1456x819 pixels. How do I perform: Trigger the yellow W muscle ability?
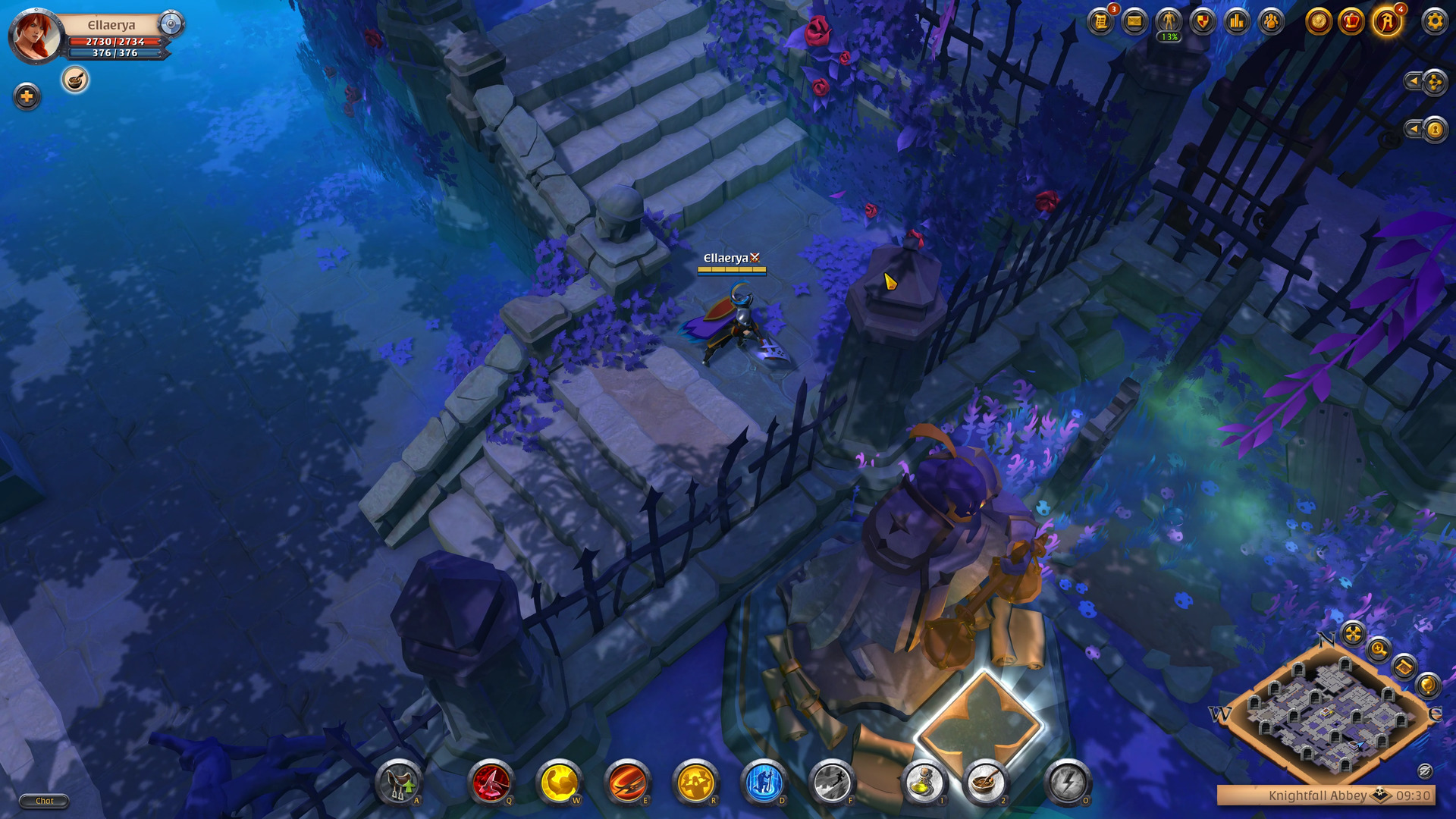pyautogui.click(x=561, y=783)
